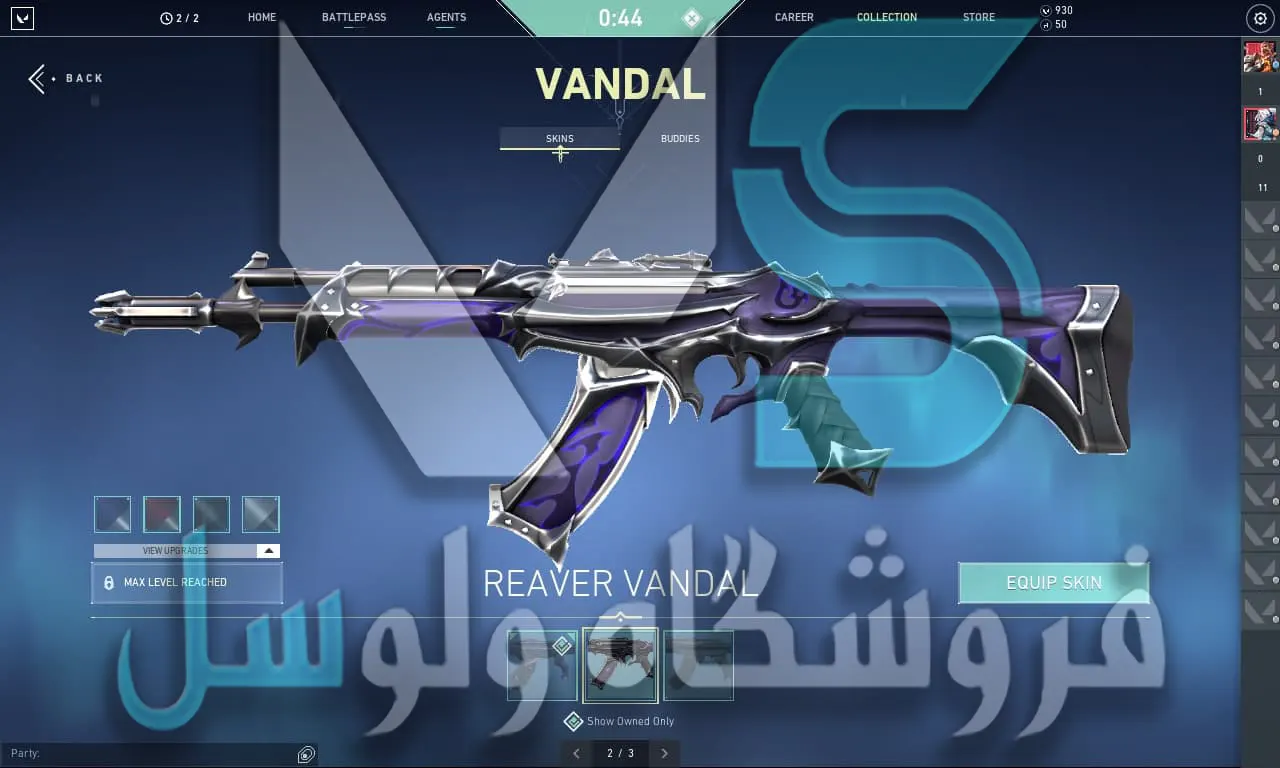Image resolution: width=1280 pixels, height=768 pixels.
Task: Open the Career page
Action: [794, 17]
